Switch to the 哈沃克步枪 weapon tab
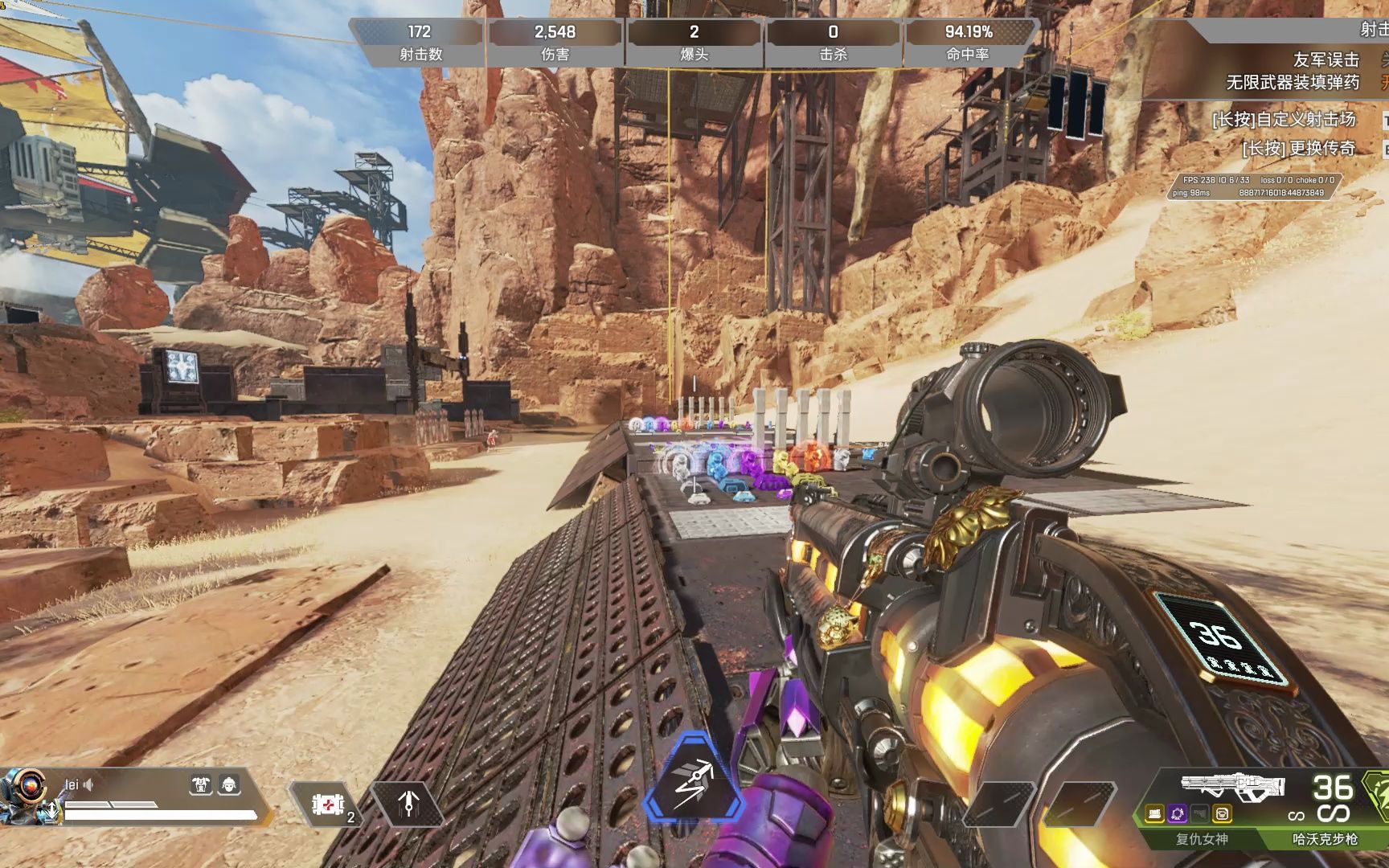1389x868 pixels. tap(1324, 839)
